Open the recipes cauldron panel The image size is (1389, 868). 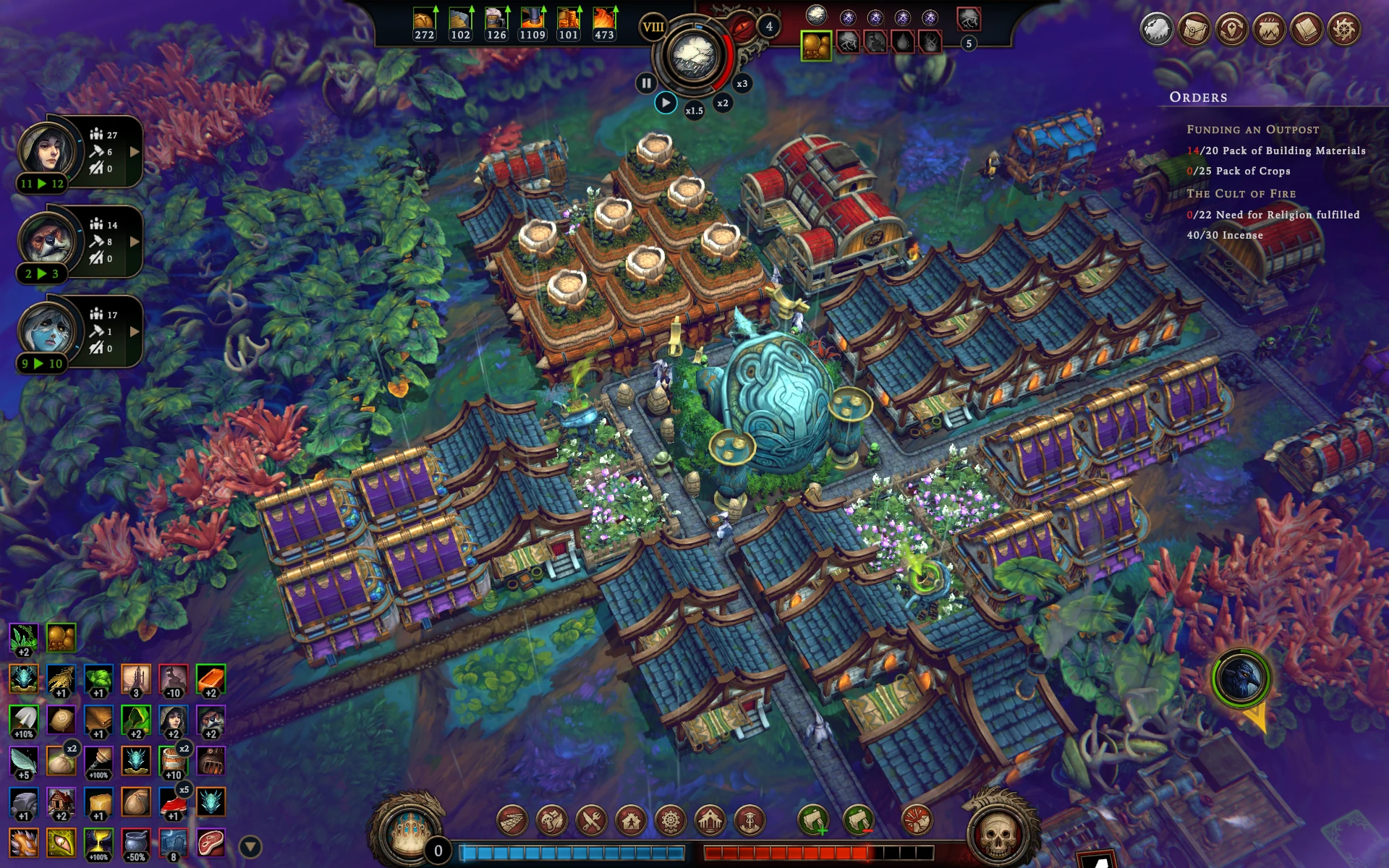[x=1269, y=30]
